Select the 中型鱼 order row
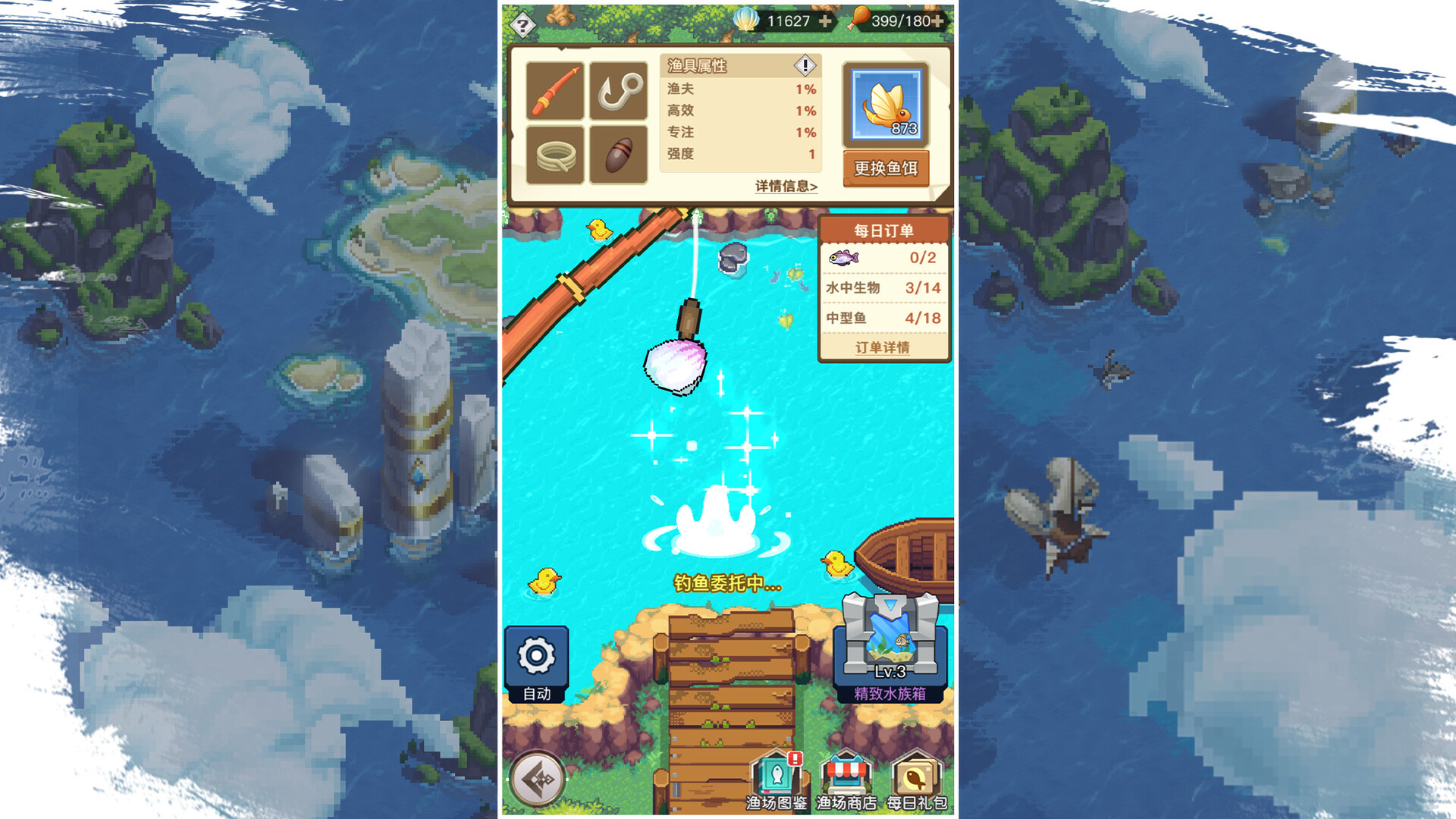Image resolution: width=1456 pixels, height=819 pixels. [882, 318]
